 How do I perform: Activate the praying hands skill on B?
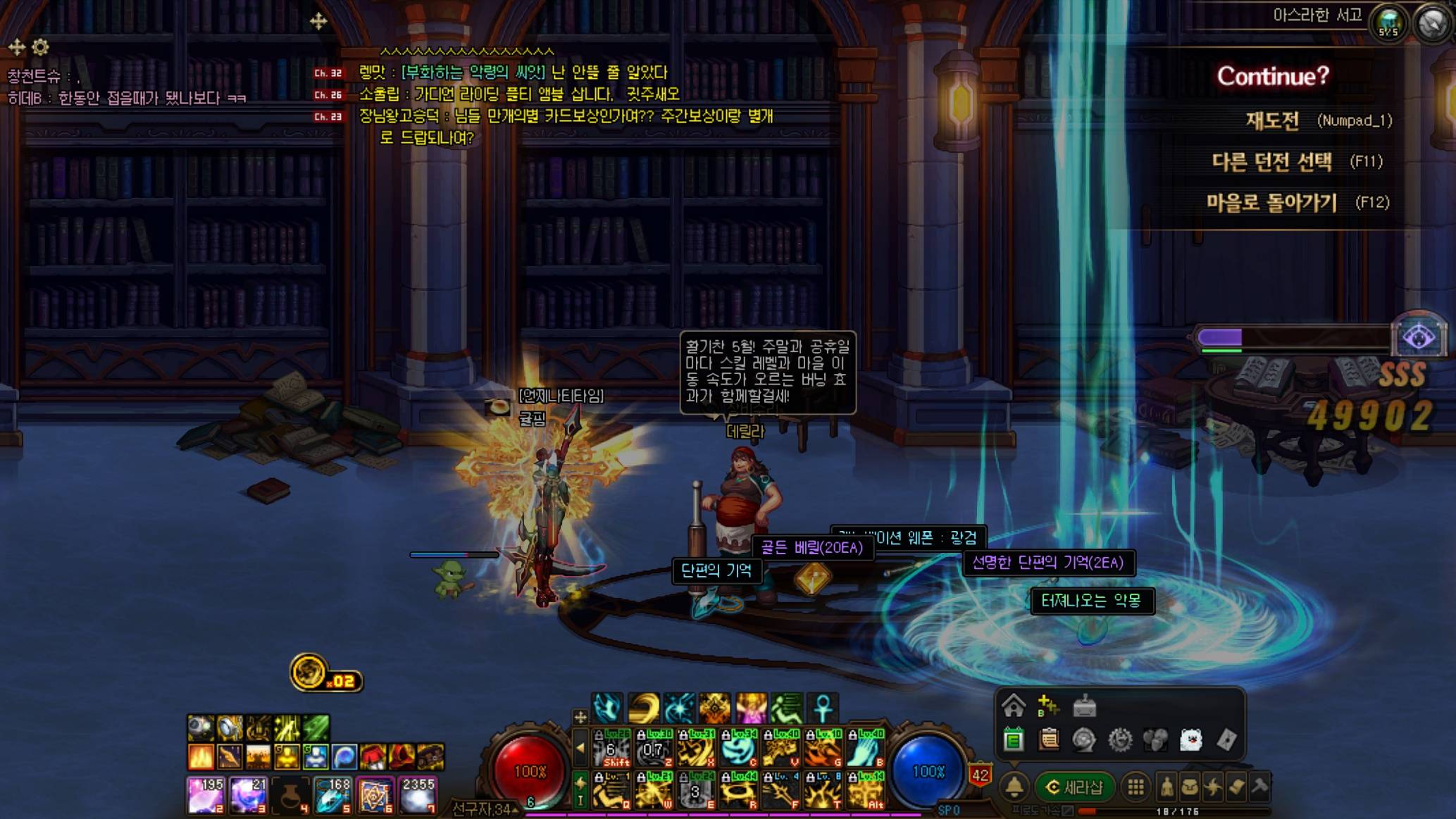click(865, 748)
